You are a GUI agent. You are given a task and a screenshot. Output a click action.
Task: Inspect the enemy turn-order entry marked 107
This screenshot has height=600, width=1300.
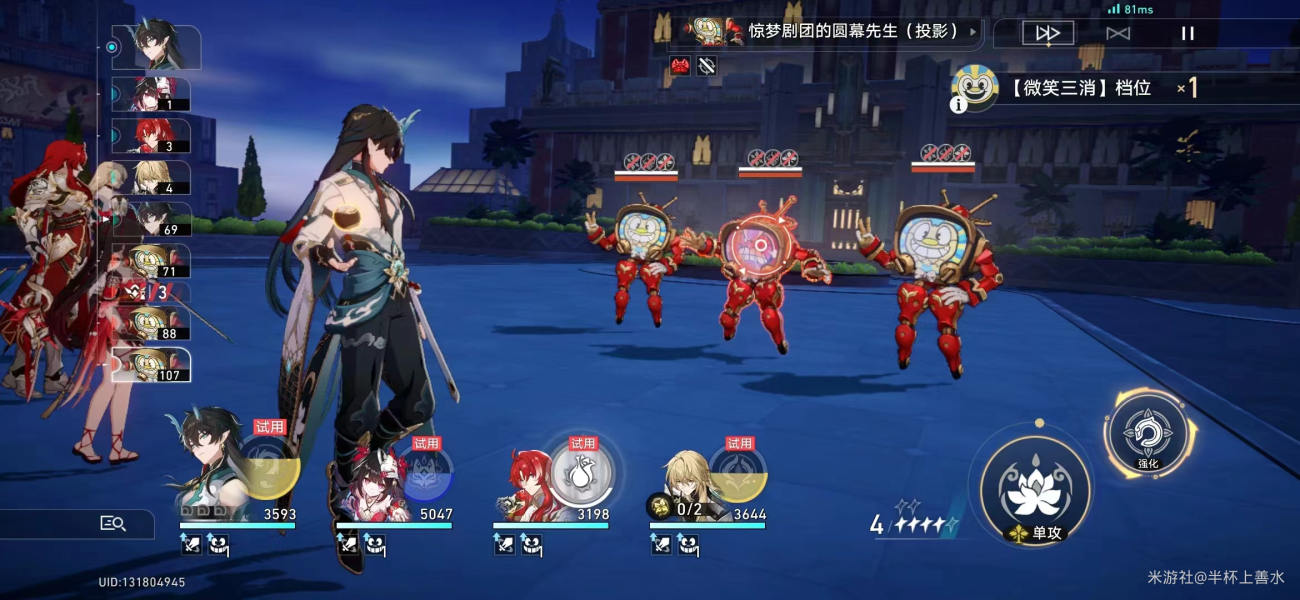[x=151, y=365]
